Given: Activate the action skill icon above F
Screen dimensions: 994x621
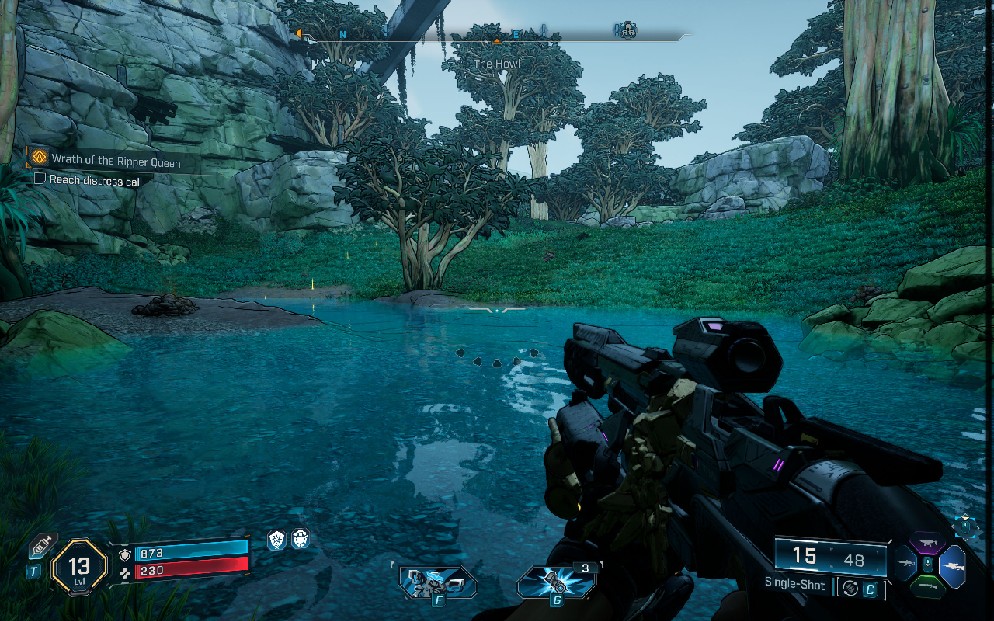Looking at the screenshot, I should pyautogui.click(x=437, y=581).
